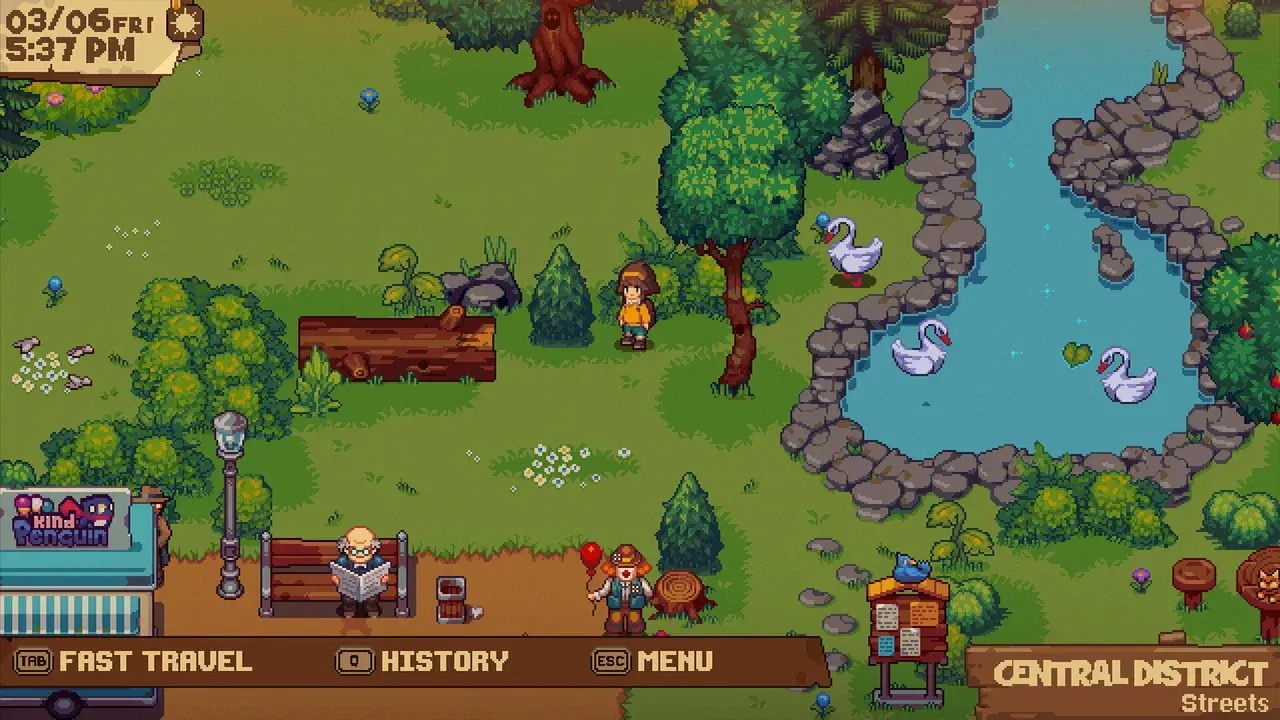Open the wooden chest beside the bench

point(450,600)
